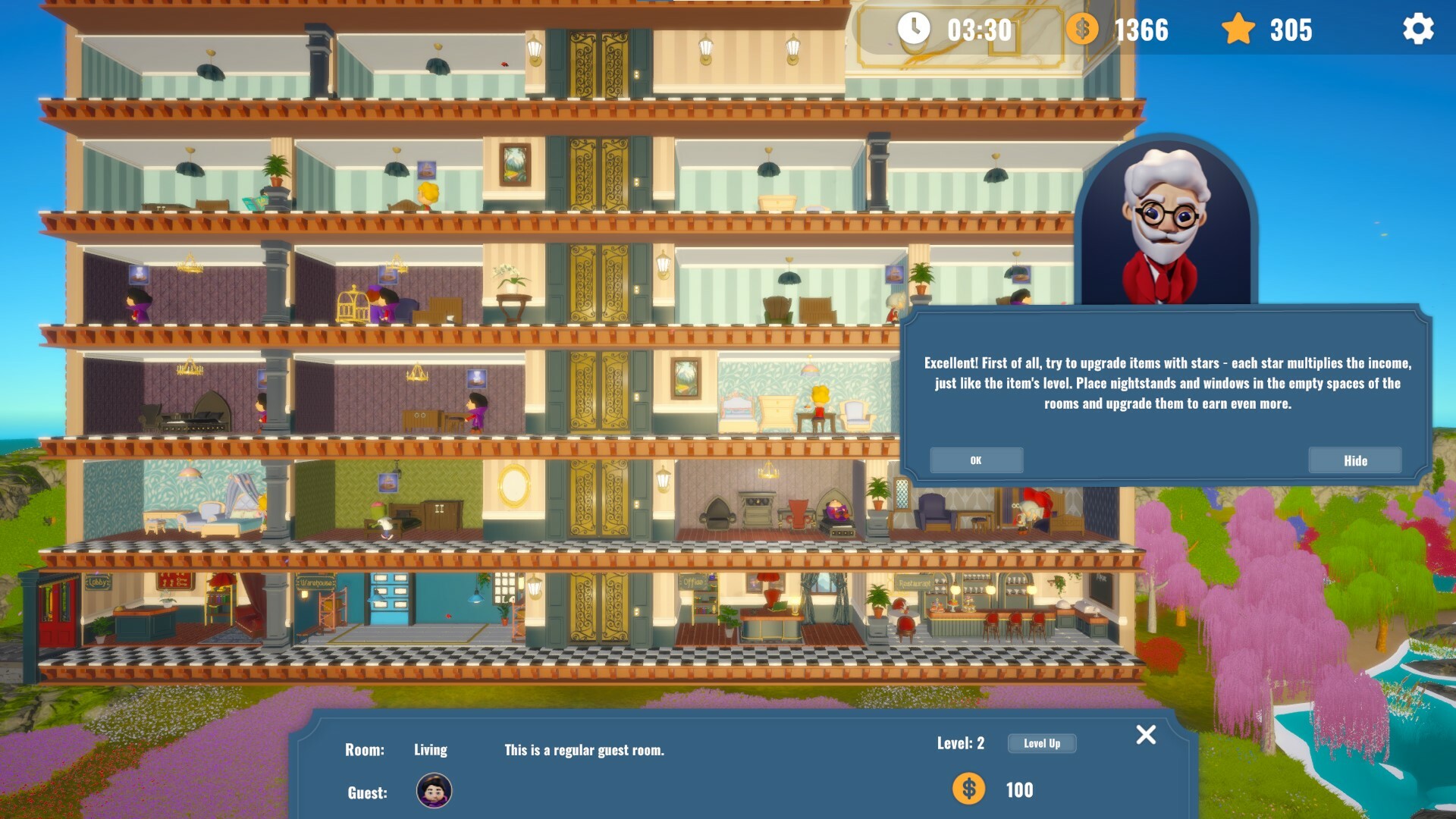Hide the tutorial message
The width and height of the screenshot is (1456, 819).
point(1355,460)
